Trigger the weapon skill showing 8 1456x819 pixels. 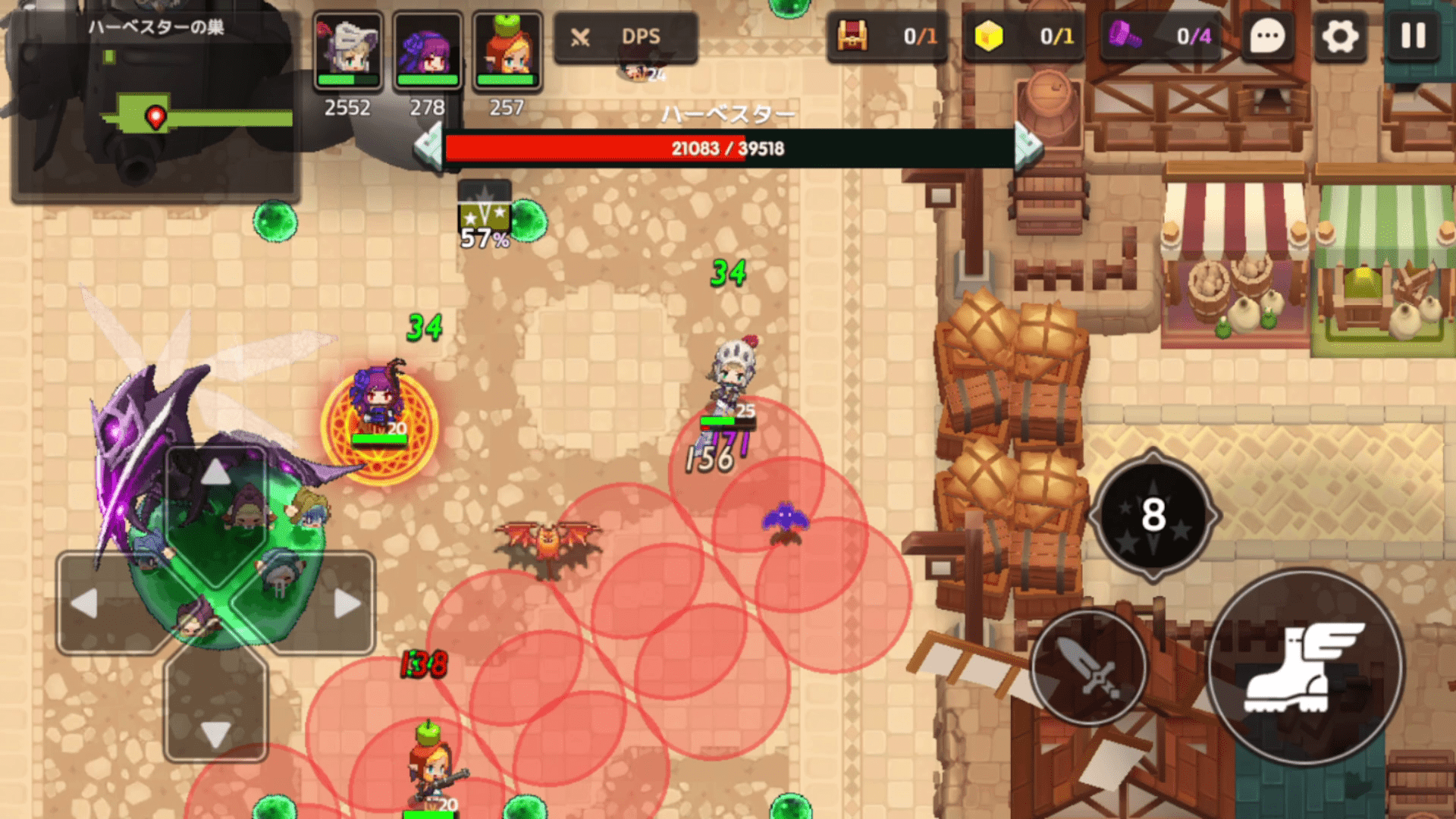pos(1153,515)
